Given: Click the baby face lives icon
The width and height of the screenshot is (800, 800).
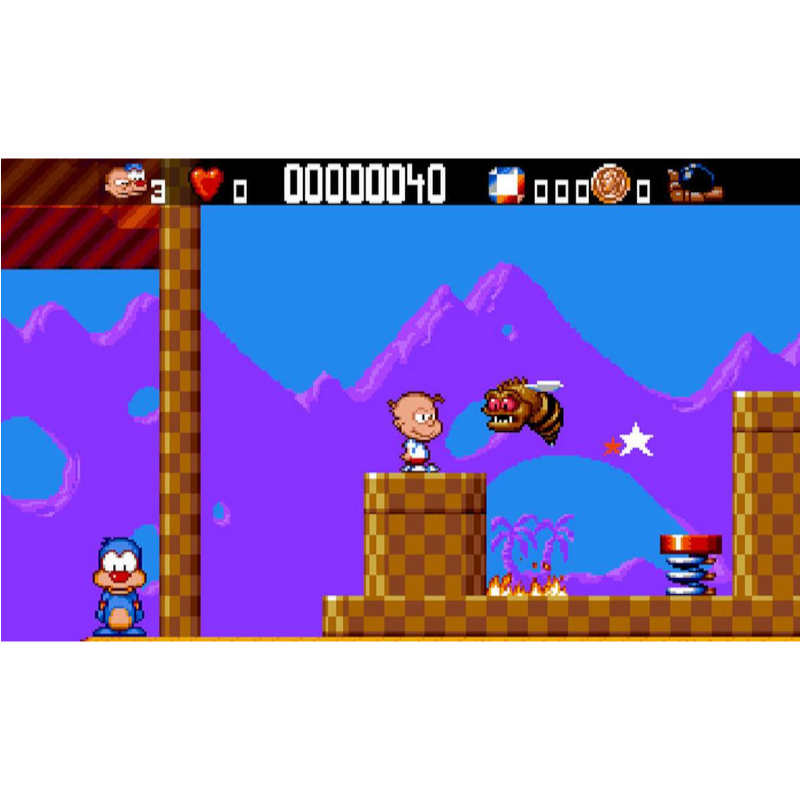Looking at the screenshot, I should coord(124,183).
